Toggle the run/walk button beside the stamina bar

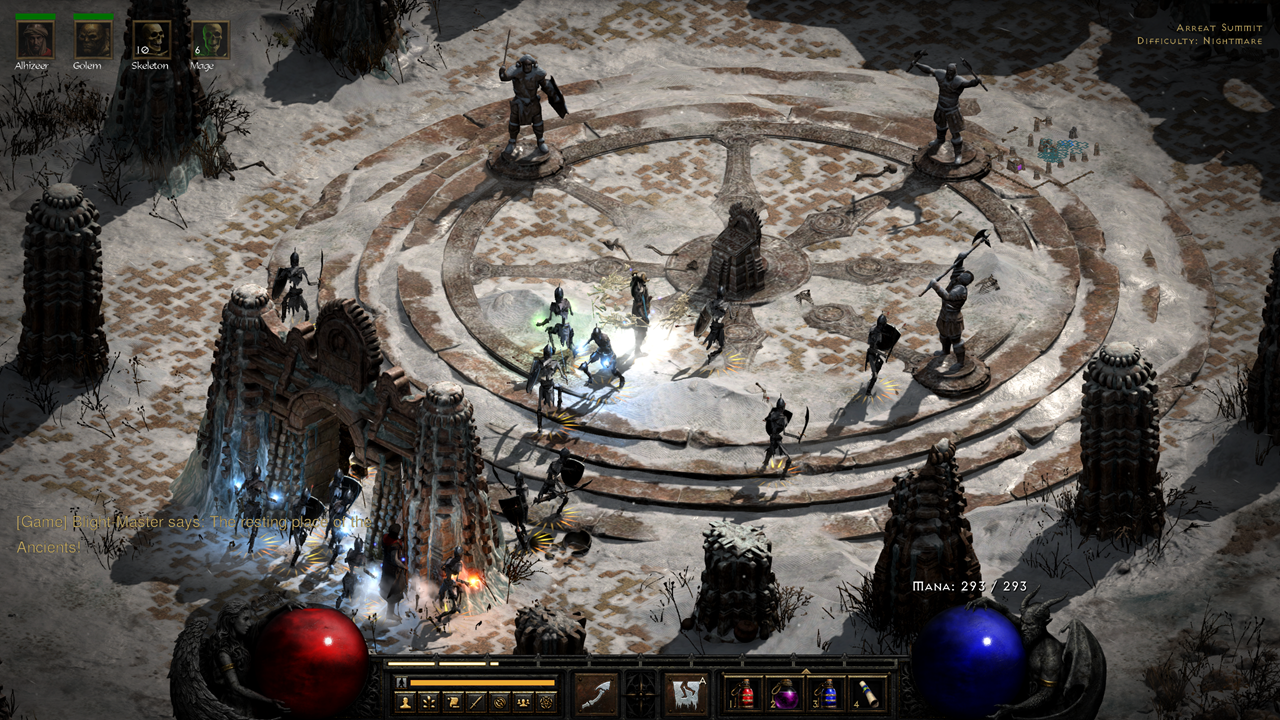pyautogui.click(x=402, y=683)
